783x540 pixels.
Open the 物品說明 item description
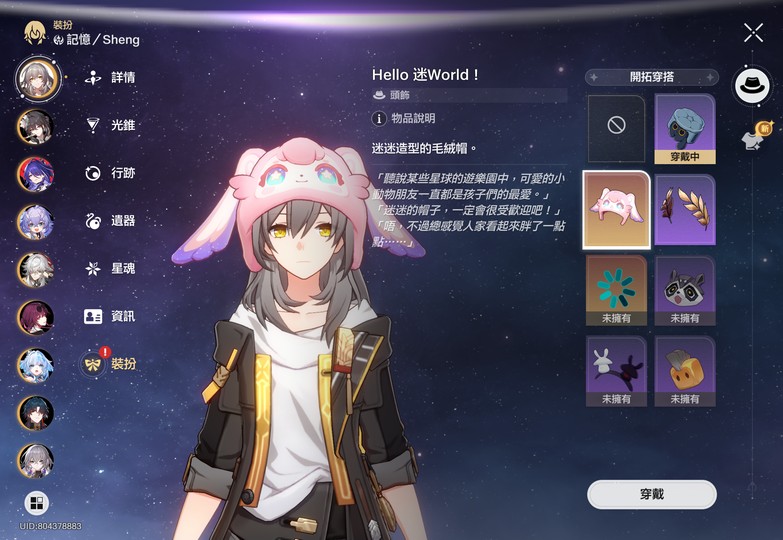[x=405, y=119]
